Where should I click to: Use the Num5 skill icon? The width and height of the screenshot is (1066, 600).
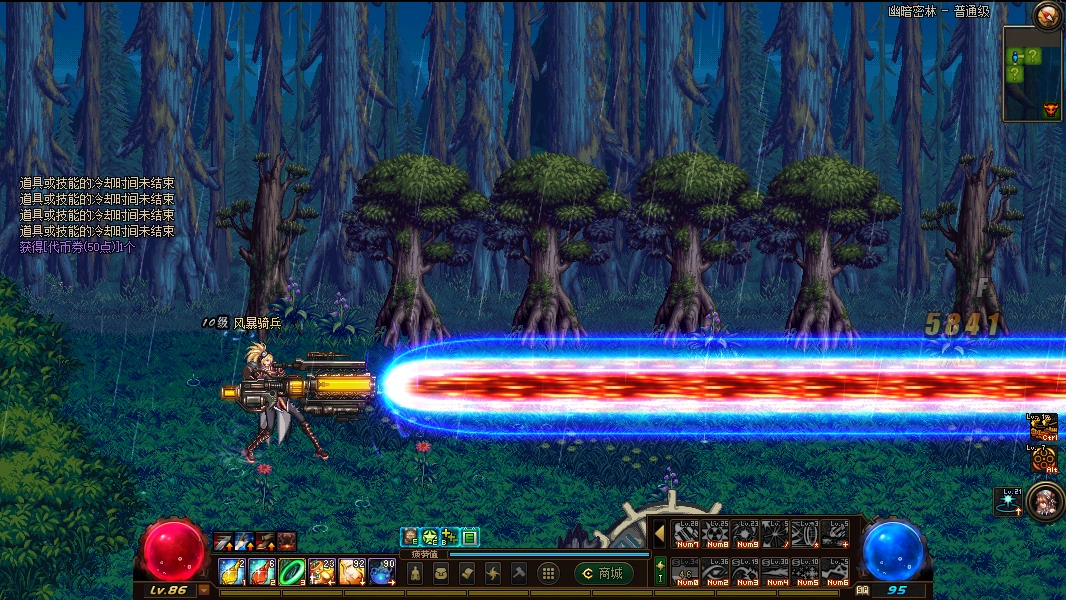tap(806, 572)
